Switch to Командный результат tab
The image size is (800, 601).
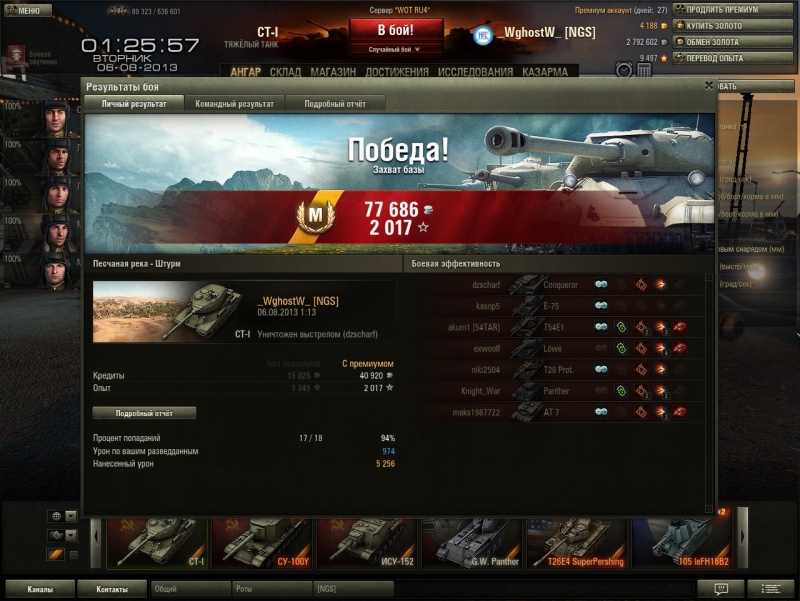[234, 104]
